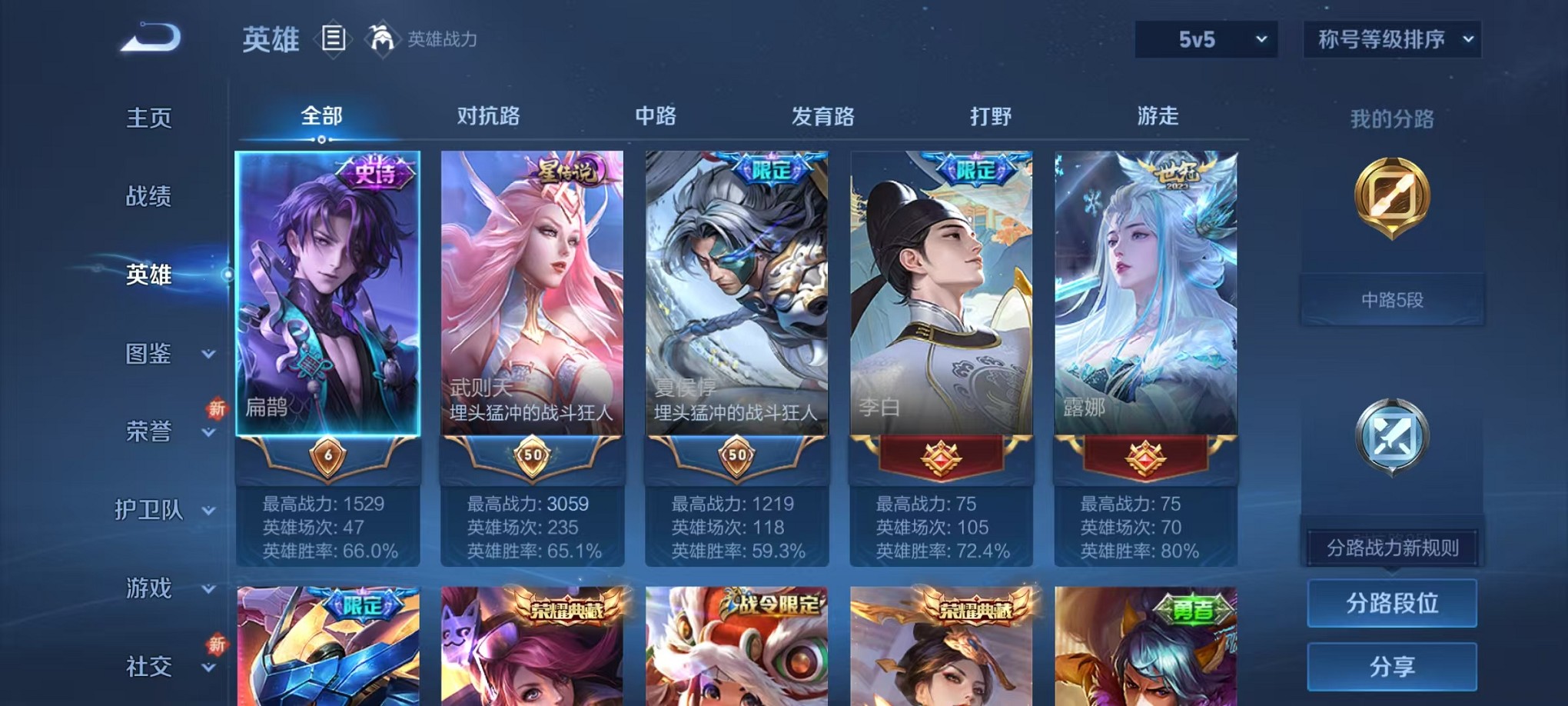Click the 分享 button

pos(1391,664)
